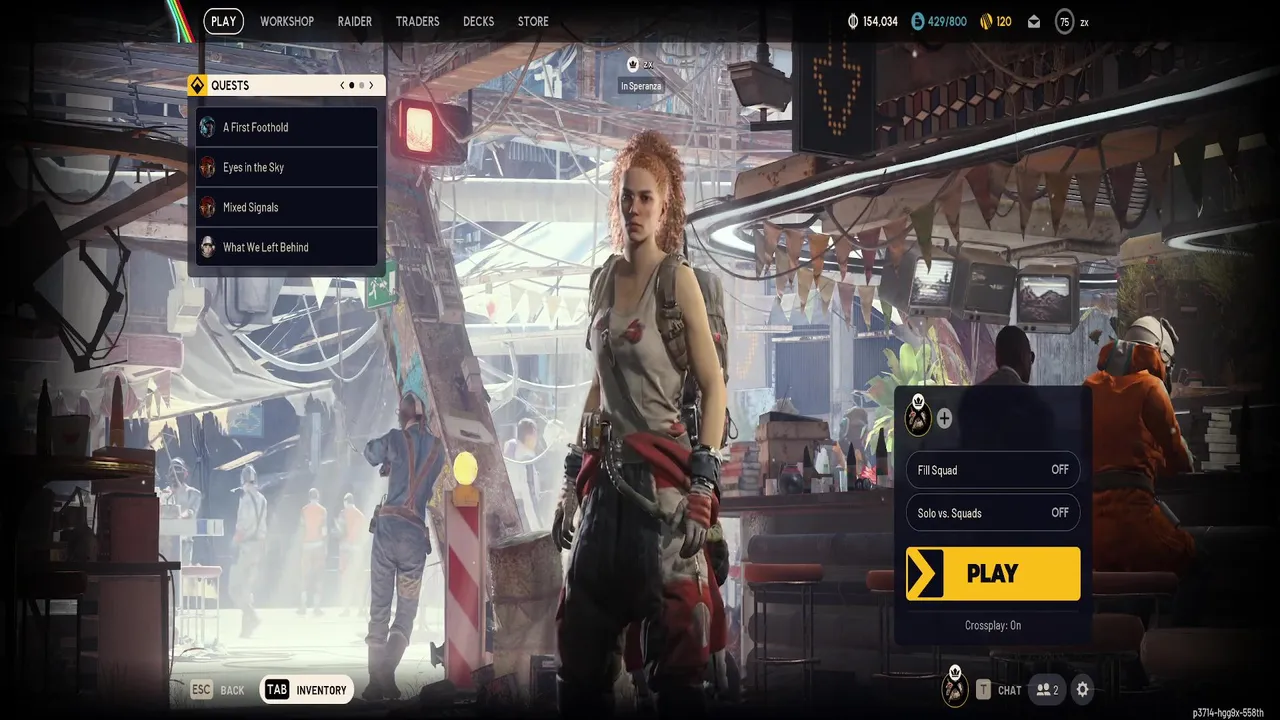Choose the What We Left Behind quest
Image resolution: width=1280 pixels, height=720 pixels.
coord(287,247)
